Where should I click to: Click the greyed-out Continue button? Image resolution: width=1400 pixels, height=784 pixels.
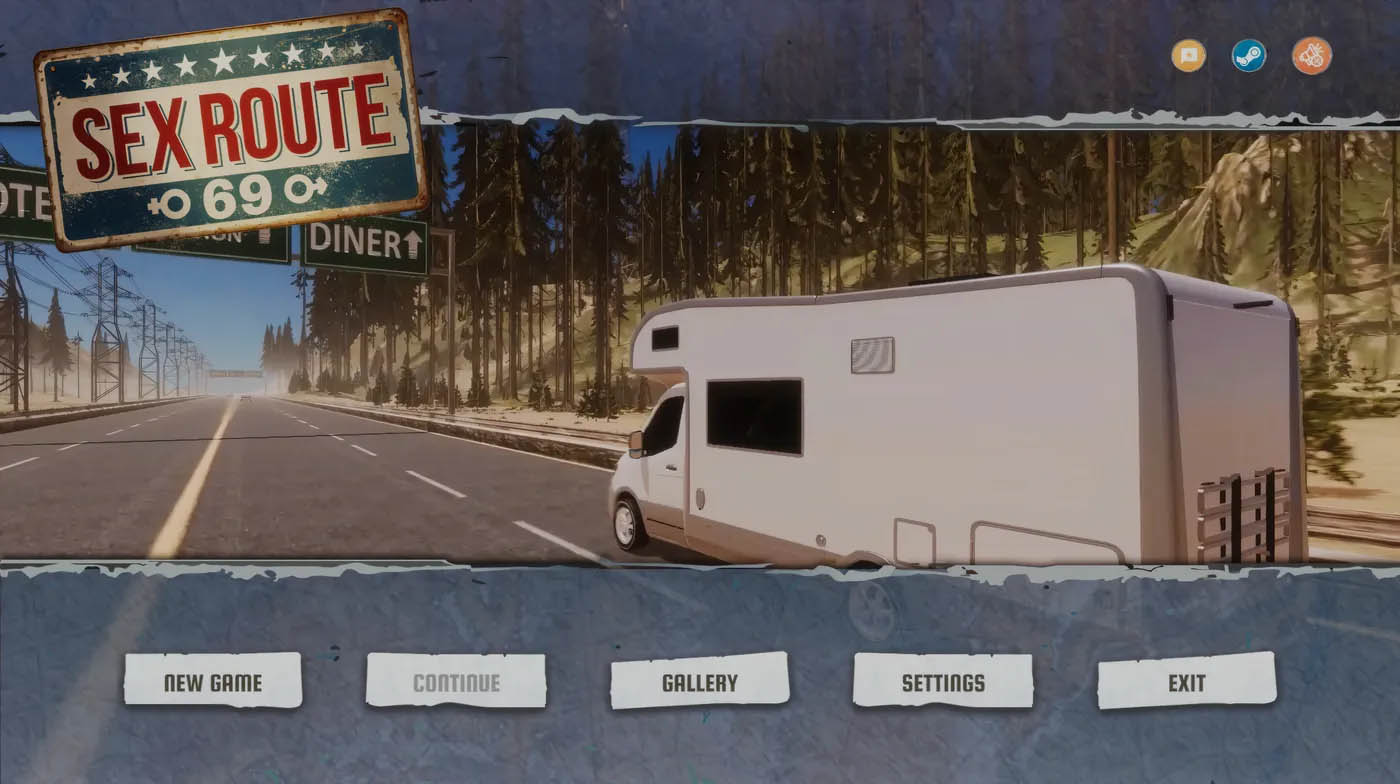[456, 682]
